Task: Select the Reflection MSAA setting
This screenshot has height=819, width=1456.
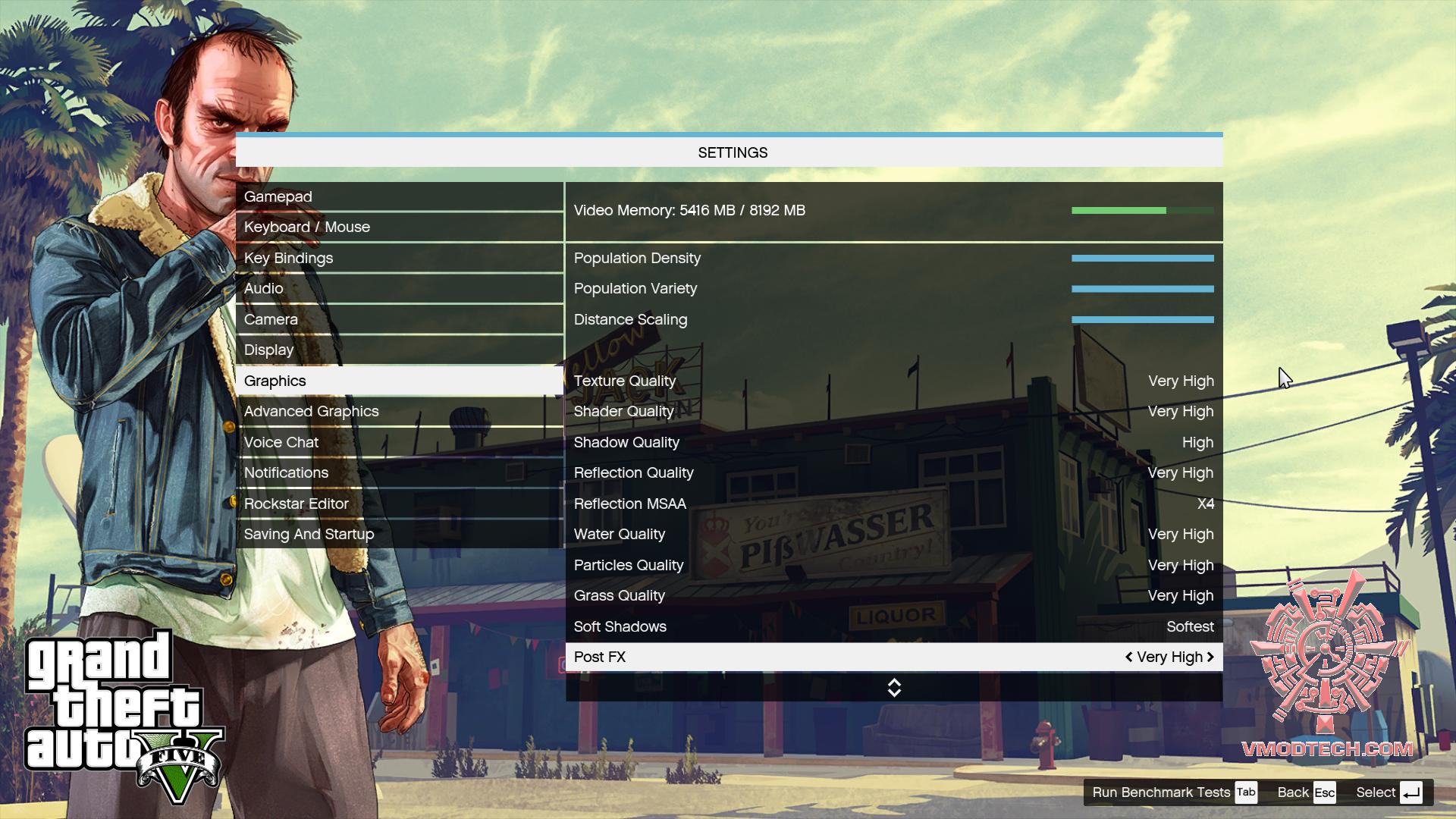Action: pyautogui.click(x=893, y=504)
